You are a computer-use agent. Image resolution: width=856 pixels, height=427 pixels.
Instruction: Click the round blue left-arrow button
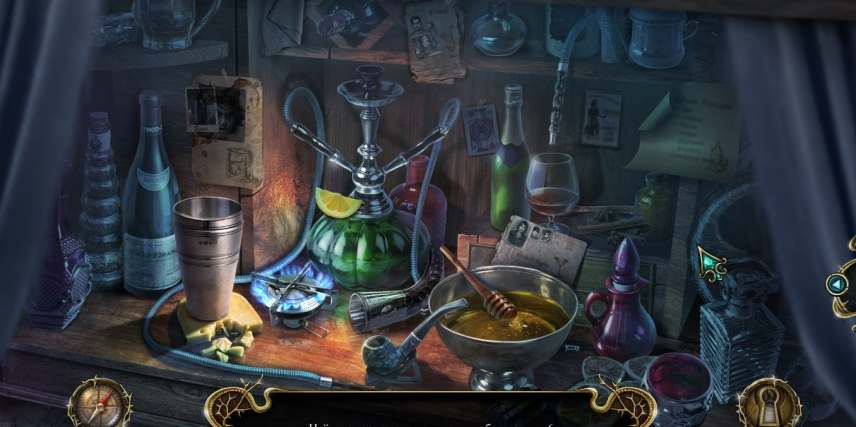(x=838, y=284)
